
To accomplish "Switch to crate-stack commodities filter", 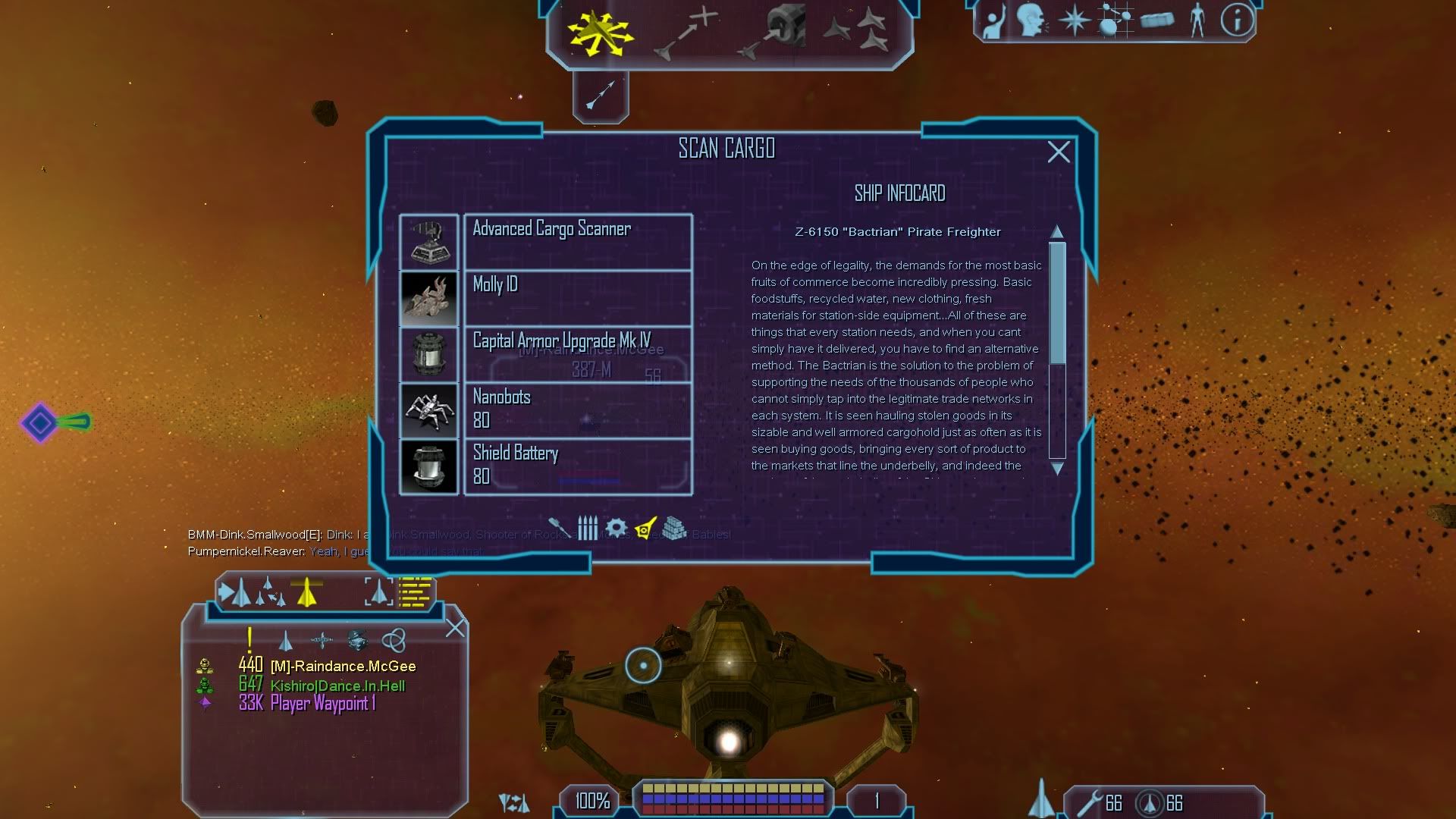I will (674, 527).
